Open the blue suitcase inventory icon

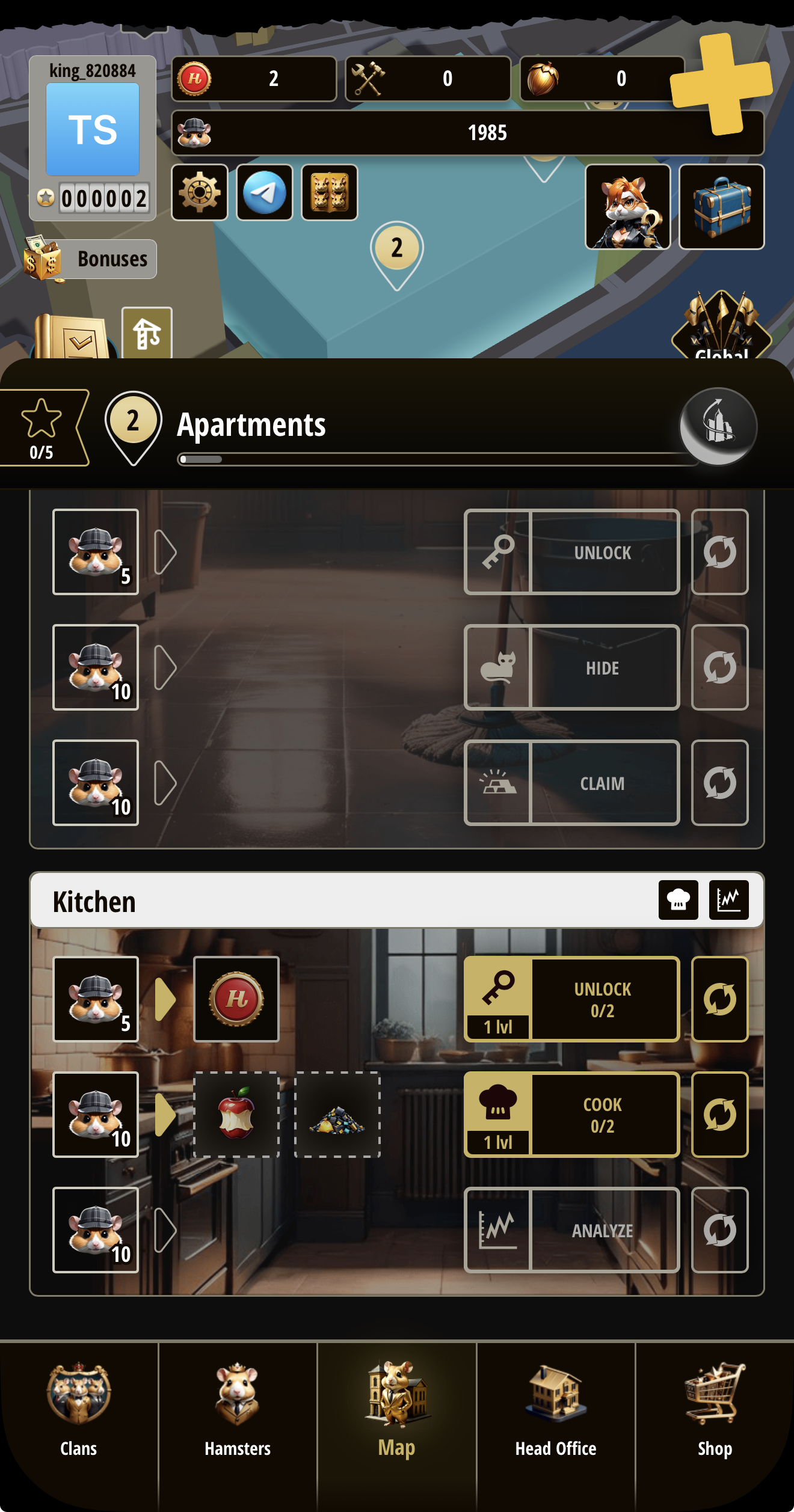coord(721,207)
